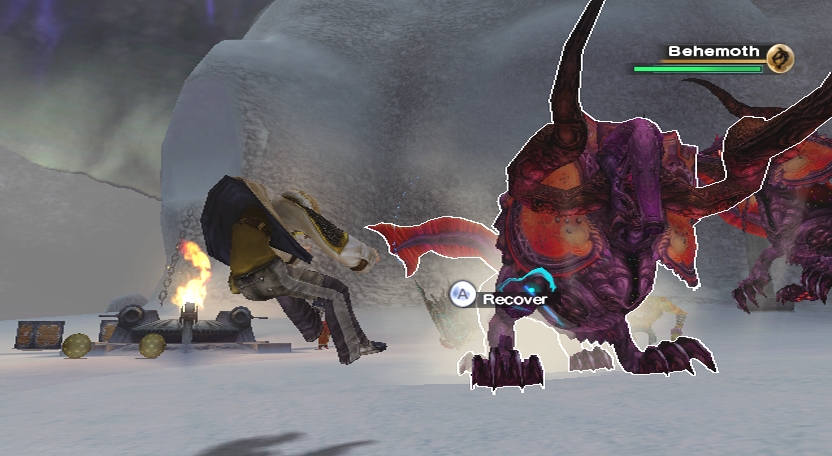Select the Behemoth target name label

point(714,51)
